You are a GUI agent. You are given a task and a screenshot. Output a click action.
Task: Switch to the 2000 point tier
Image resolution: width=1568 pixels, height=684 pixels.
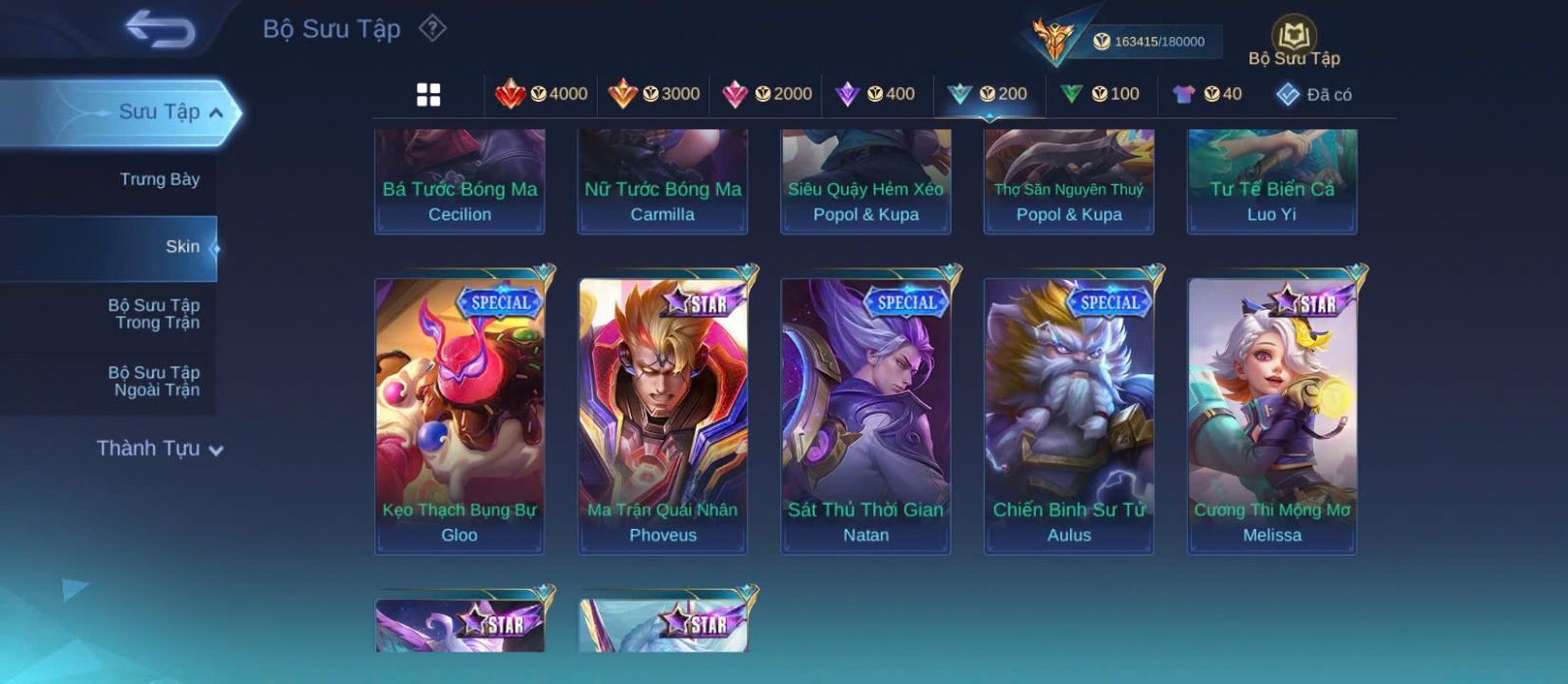(766, 94)
